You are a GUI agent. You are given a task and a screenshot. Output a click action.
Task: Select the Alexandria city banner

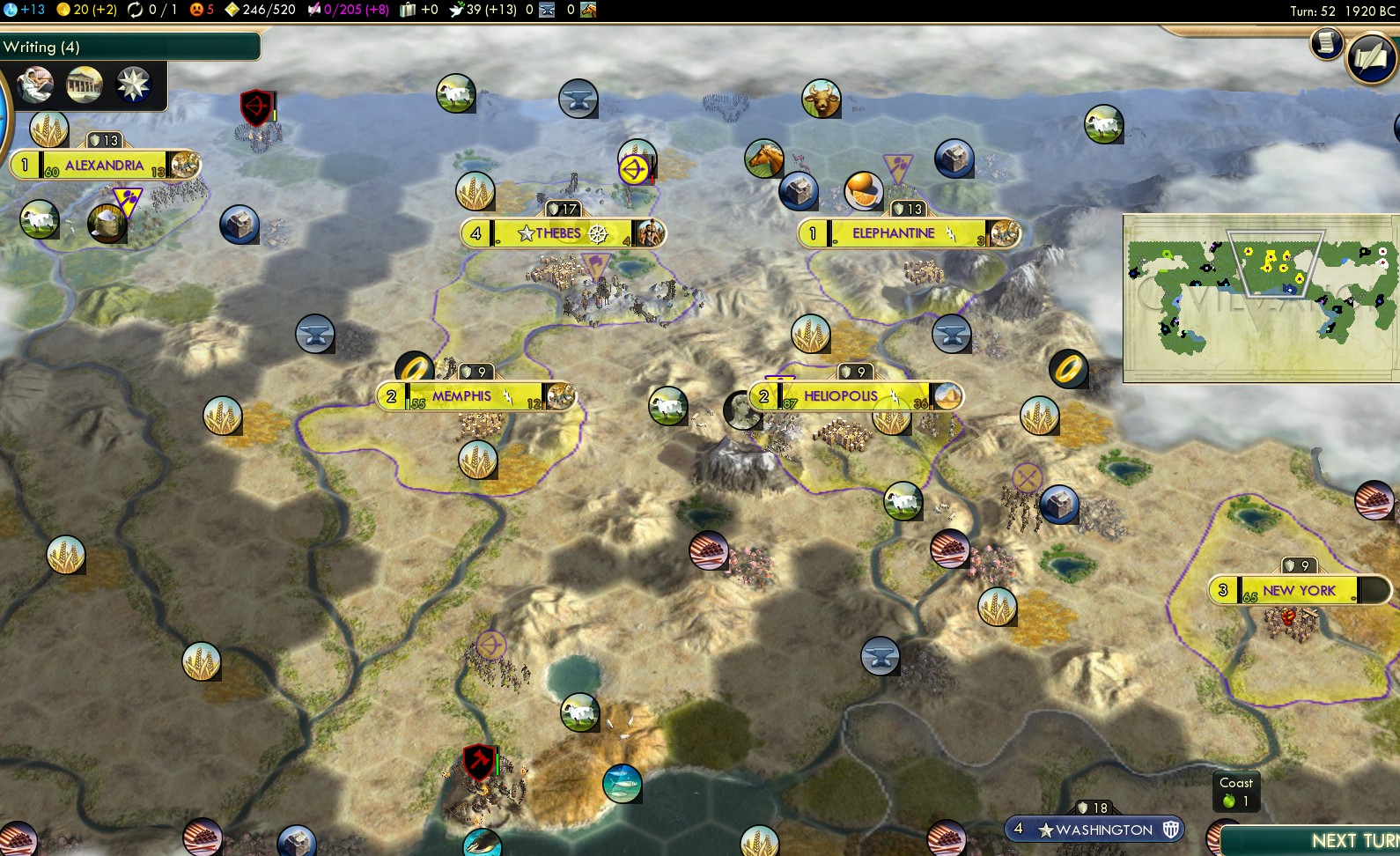click(104, 165)
